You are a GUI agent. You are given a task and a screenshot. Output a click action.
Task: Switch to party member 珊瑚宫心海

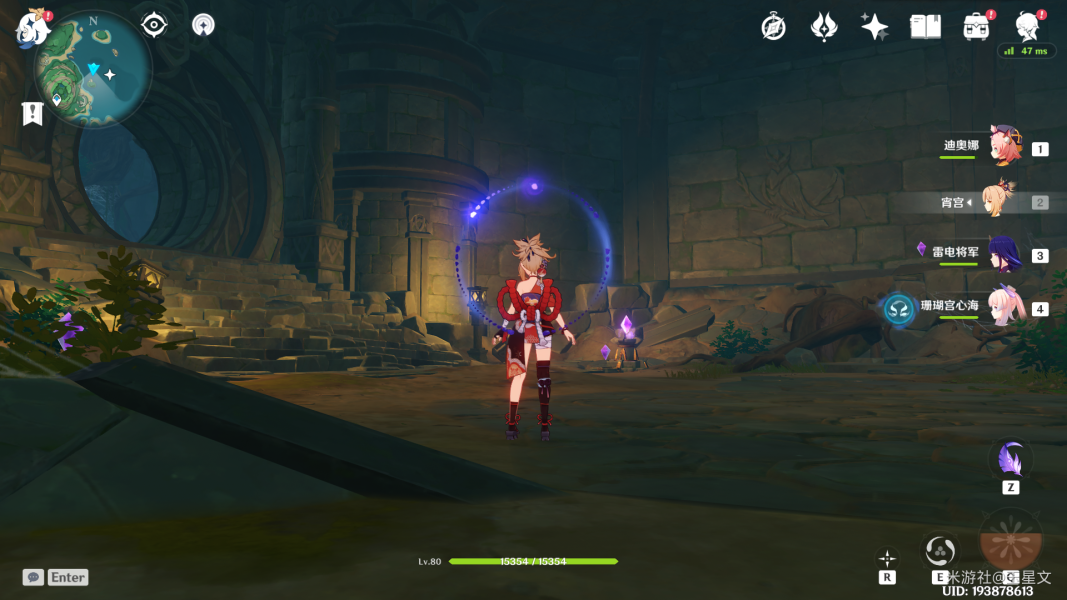[1003, 308]
